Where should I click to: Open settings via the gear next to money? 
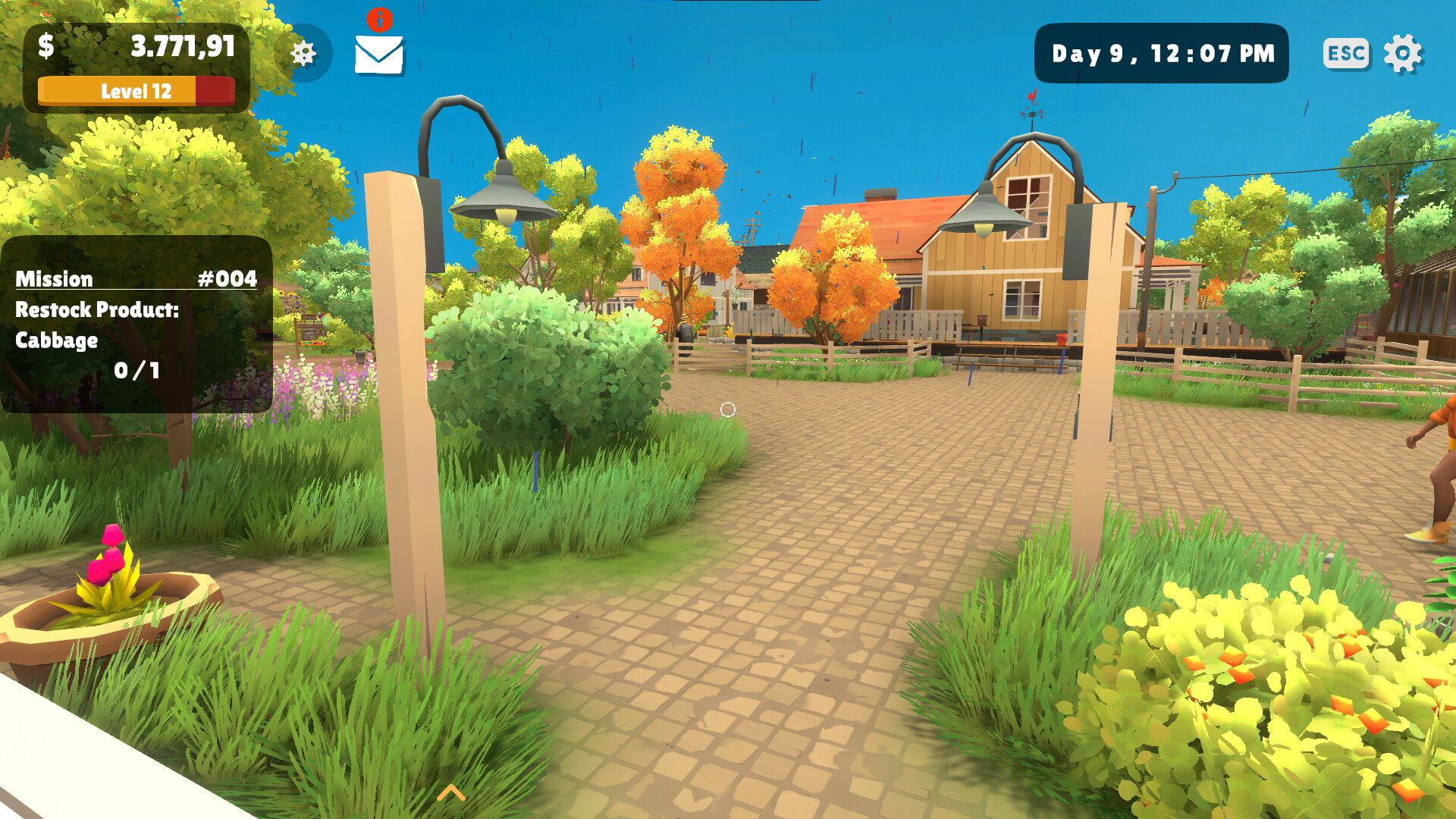click(306, 52)
